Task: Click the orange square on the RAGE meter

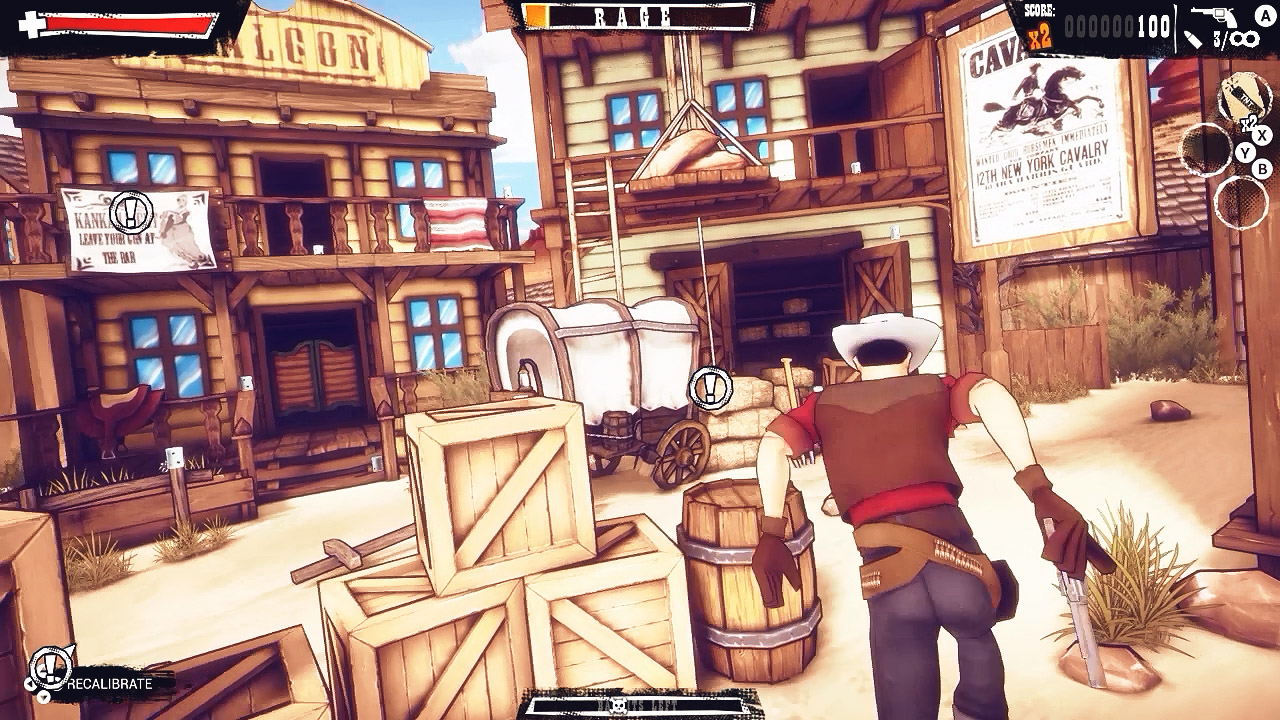Action: (537, 15)
